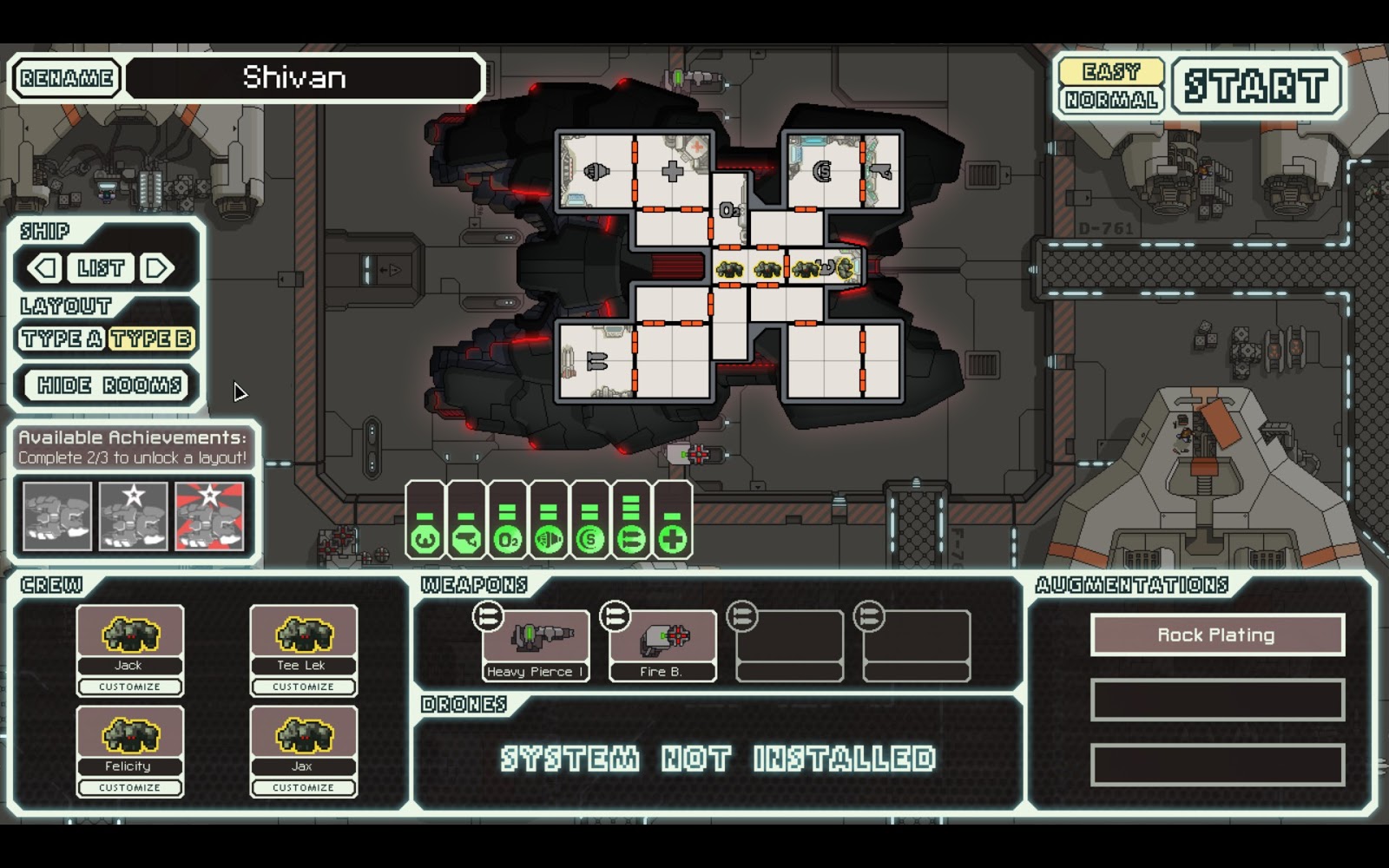Open the O2 system icon
Screen dimensions: 1389x868
506,540
